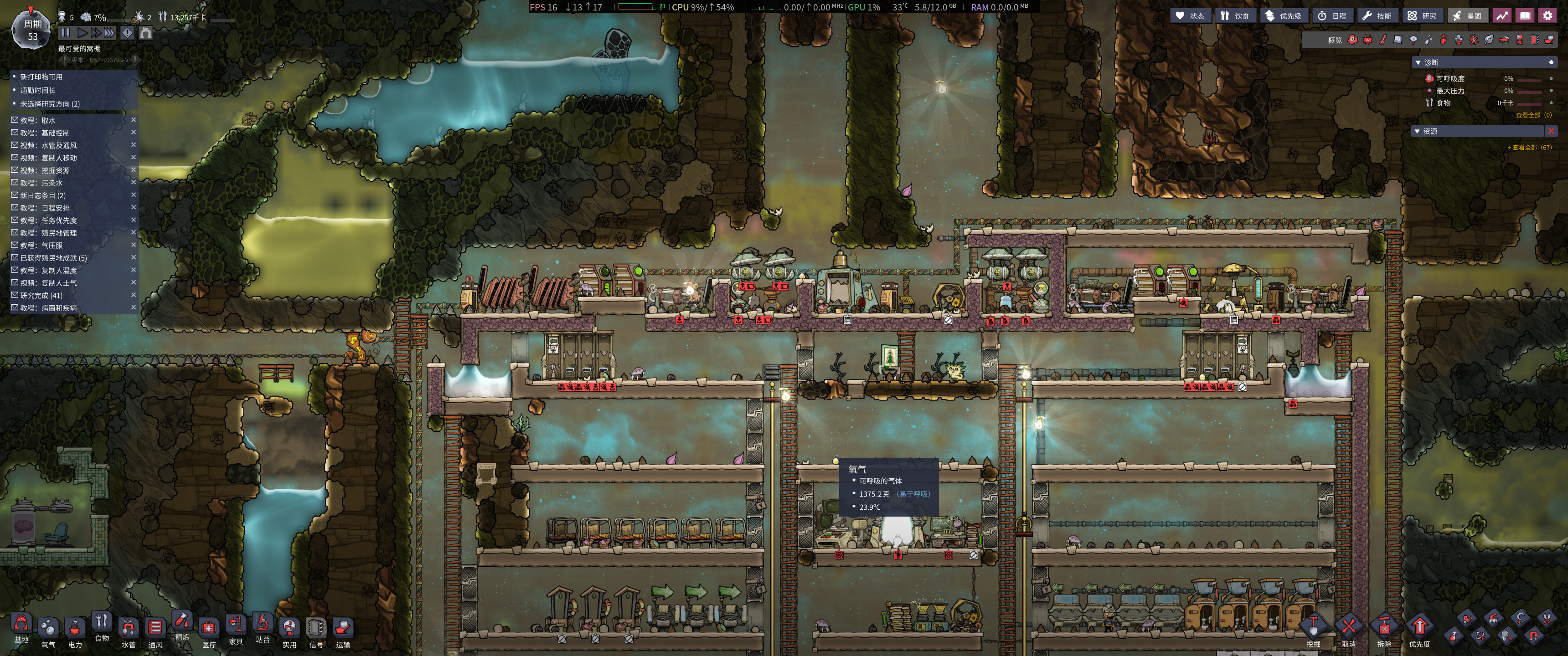This screenshot has height=656, width=1568.
Task: Close the 资源 panel with the red X
Action: pyautogui.click(x=1551, y=132)
